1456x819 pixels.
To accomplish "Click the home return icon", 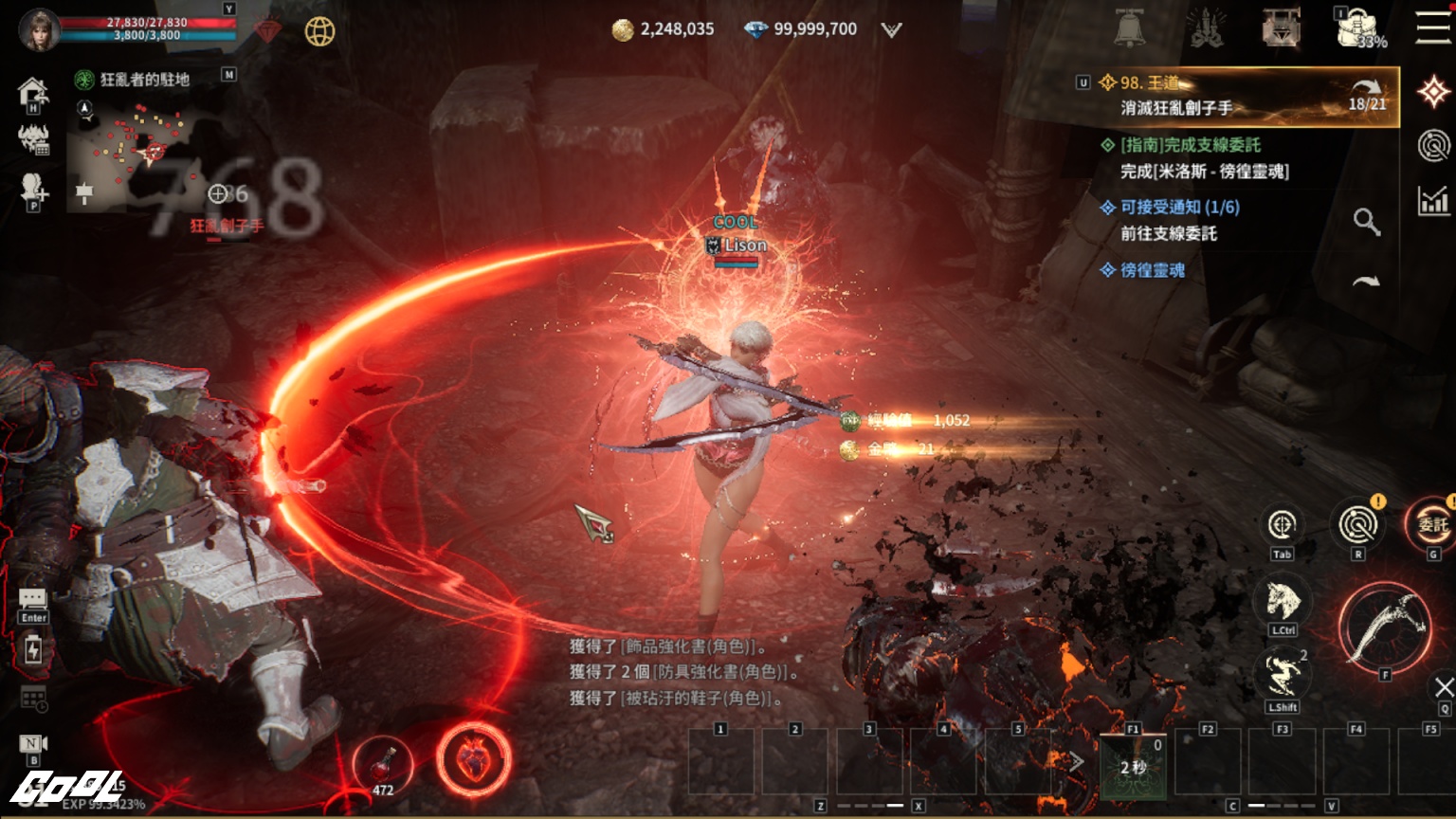I will (x=33, y=91).
